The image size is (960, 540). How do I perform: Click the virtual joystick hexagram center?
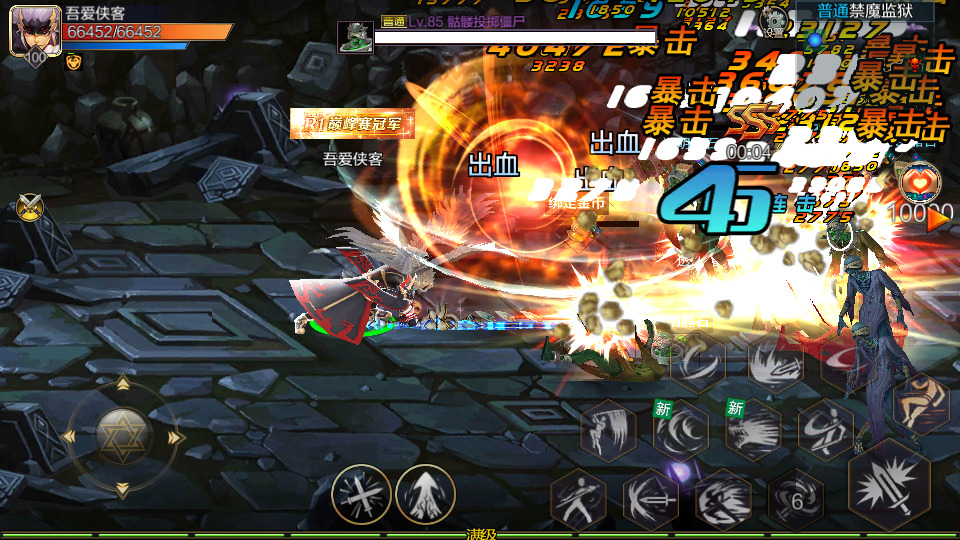[122, 436]
